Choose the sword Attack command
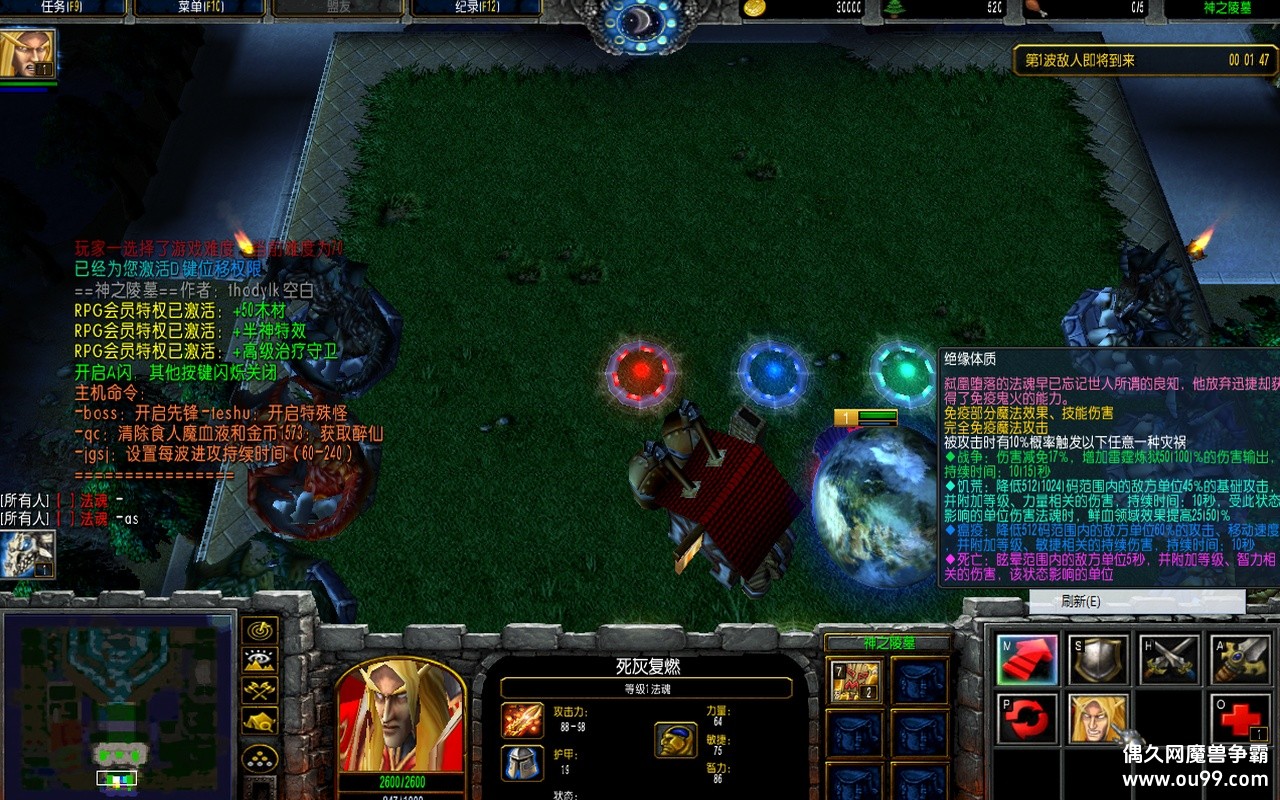The width and height of the screenshot is (1280, 800). coord(1240,660)
